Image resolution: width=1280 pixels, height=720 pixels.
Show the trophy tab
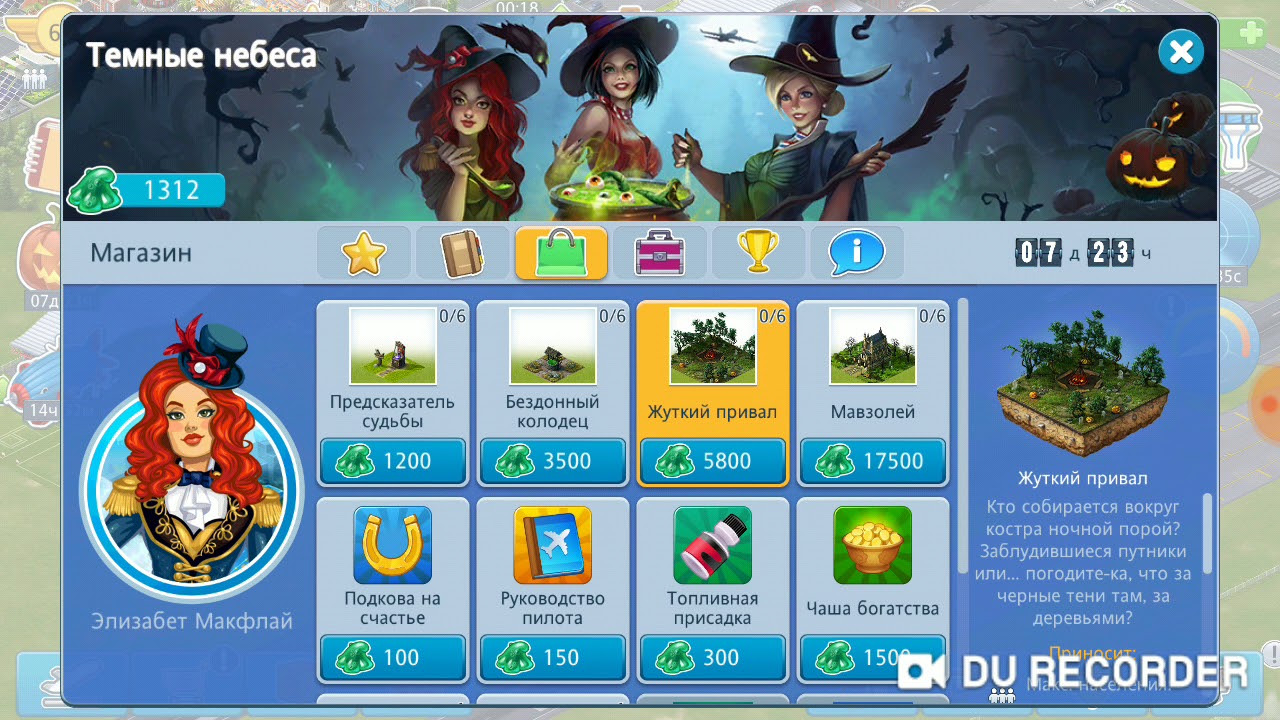click(x=758, y=253)
